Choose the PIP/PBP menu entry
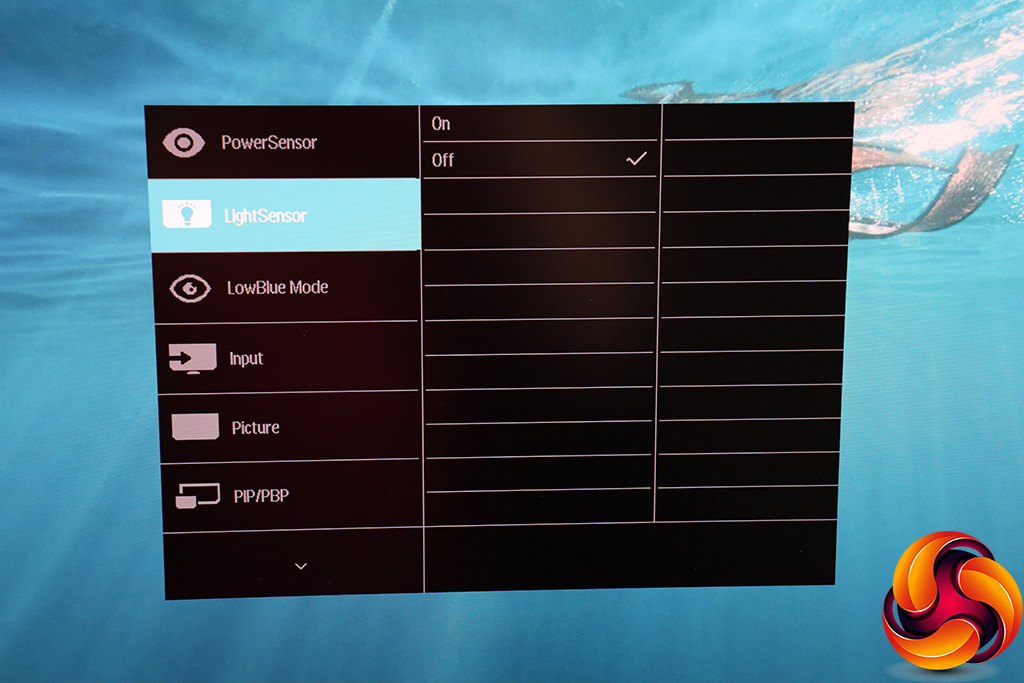 coord(261,495)
